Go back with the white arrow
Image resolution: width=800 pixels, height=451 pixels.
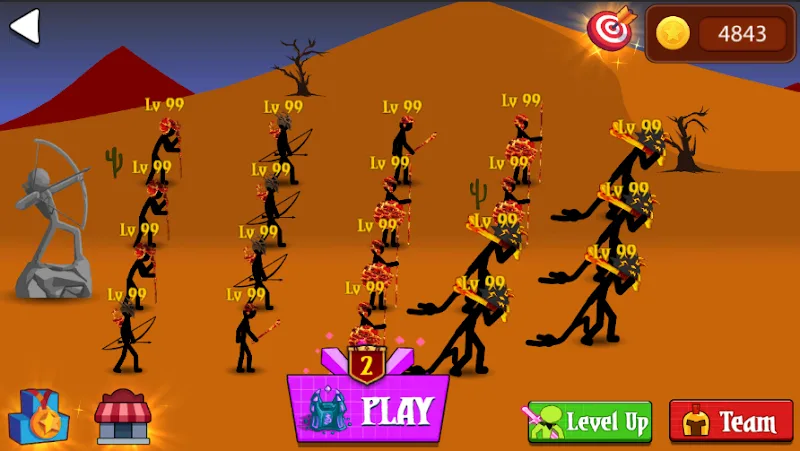click(x=24, y=27)
